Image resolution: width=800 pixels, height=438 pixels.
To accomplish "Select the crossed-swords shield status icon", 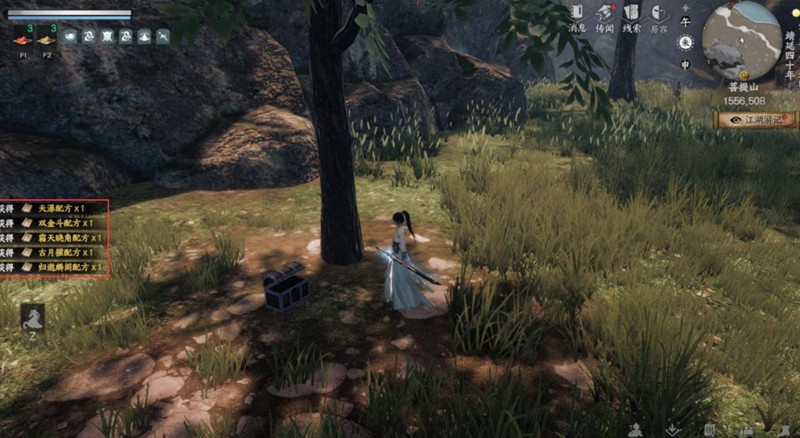I will coord(107,36).
